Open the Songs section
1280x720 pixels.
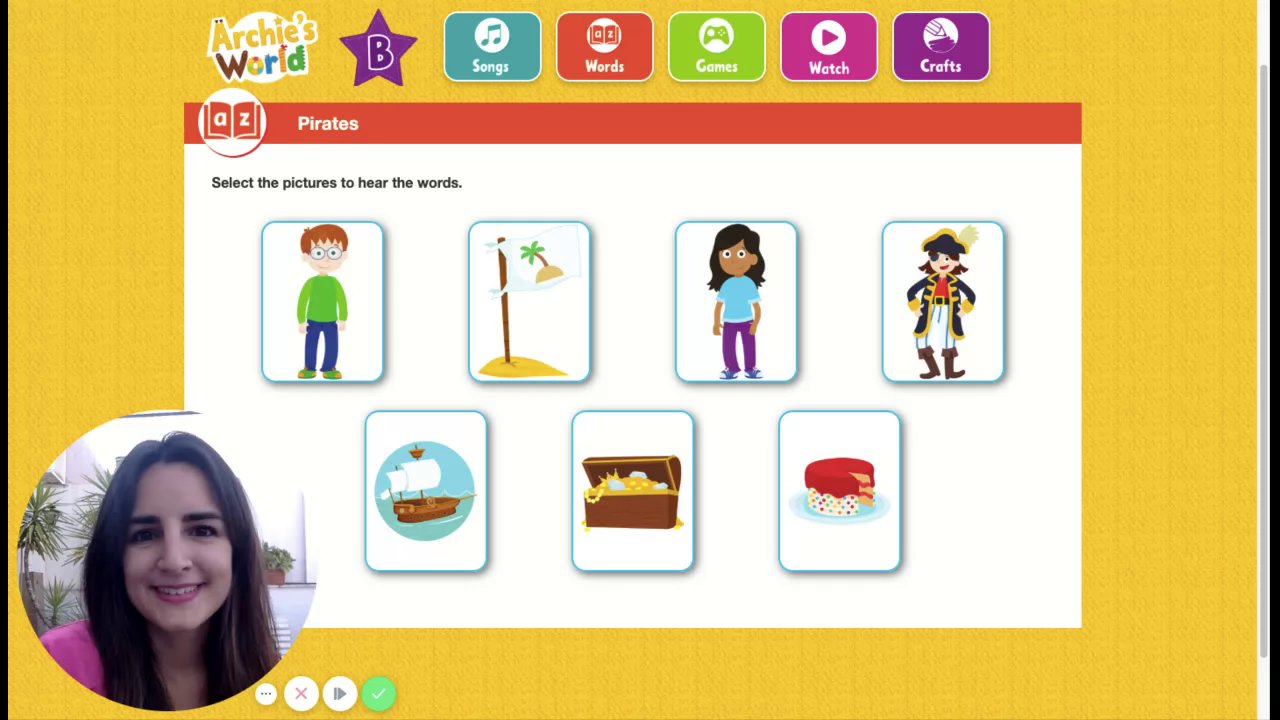[x=492, y=47]
